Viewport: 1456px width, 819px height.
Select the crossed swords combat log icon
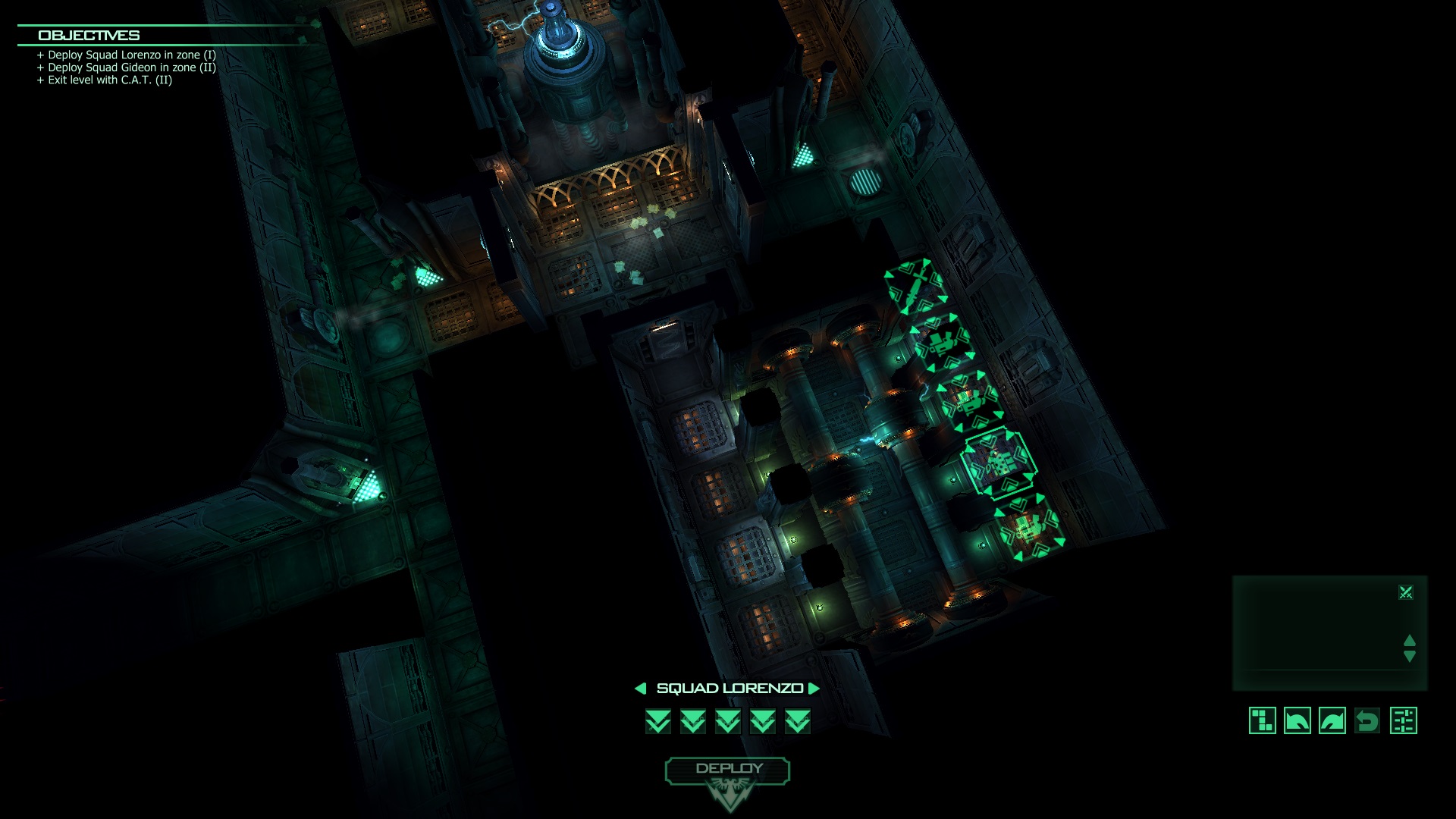click(x=1407, y=591)
